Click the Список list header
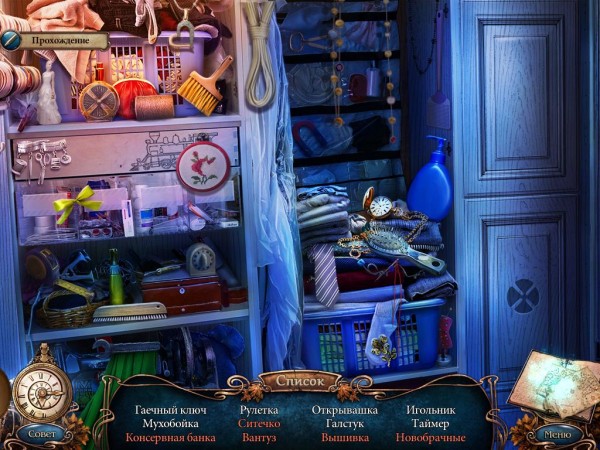600x450 pixels. pyautogui.click(x=299, y=382)
